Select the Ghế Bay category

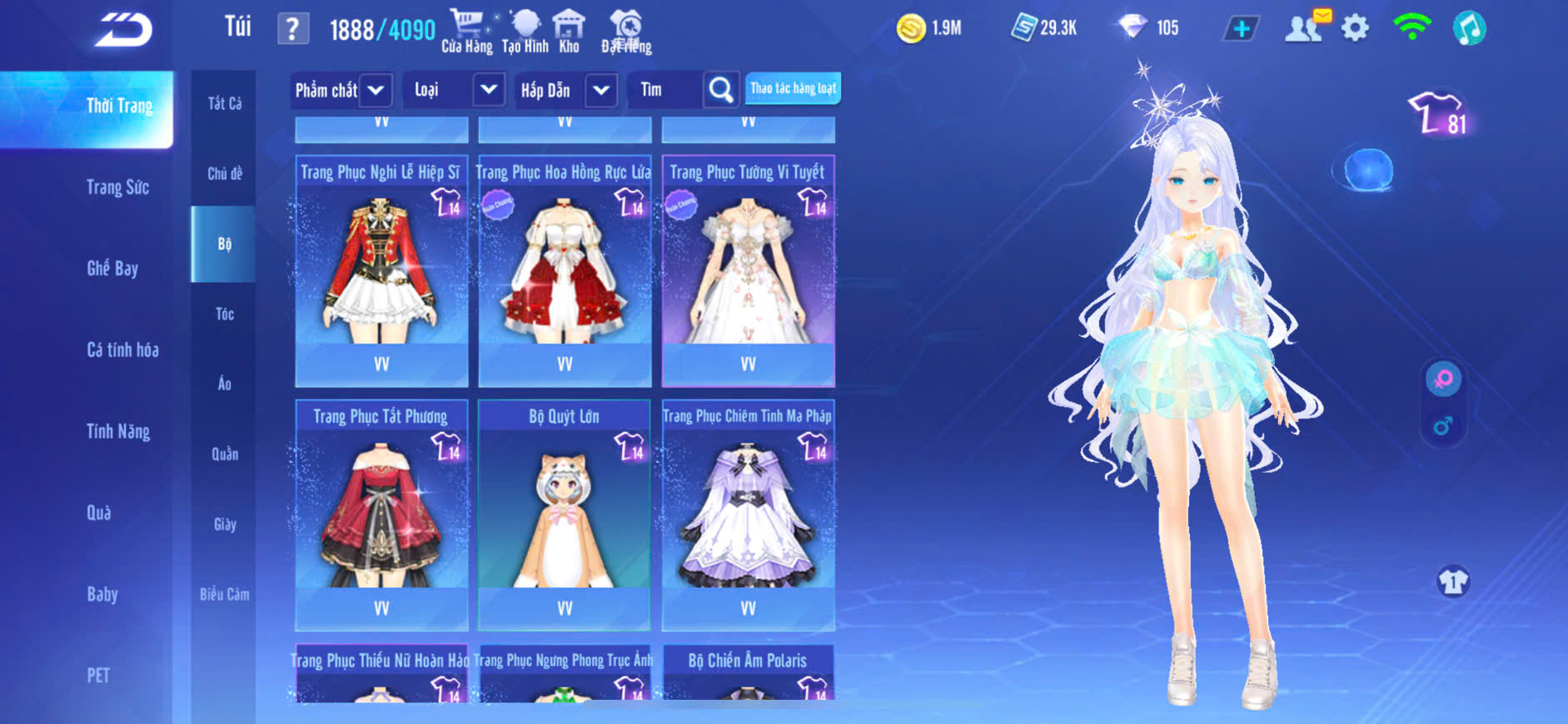pyautogui.click(x=112, y=268)
